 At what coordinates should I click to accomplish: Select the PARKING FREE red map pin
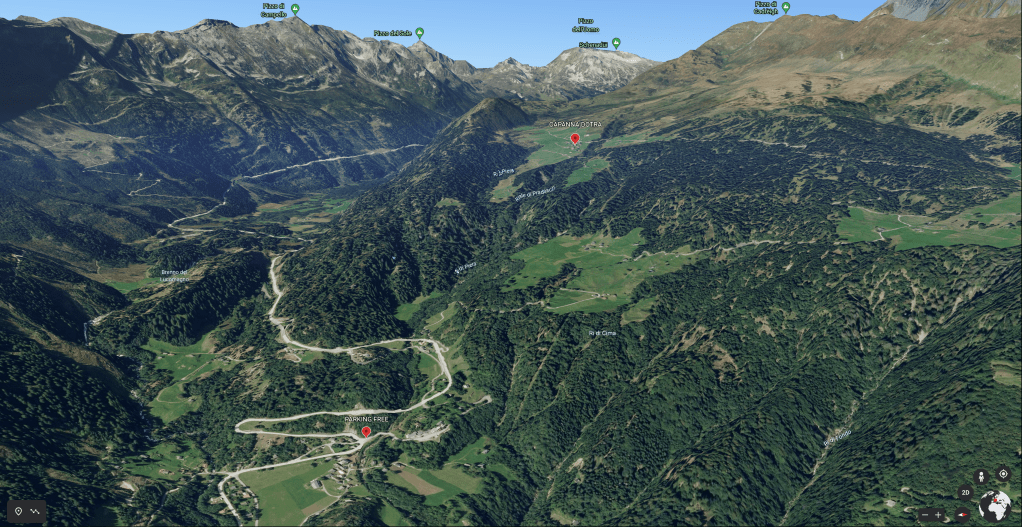[366, 432]
